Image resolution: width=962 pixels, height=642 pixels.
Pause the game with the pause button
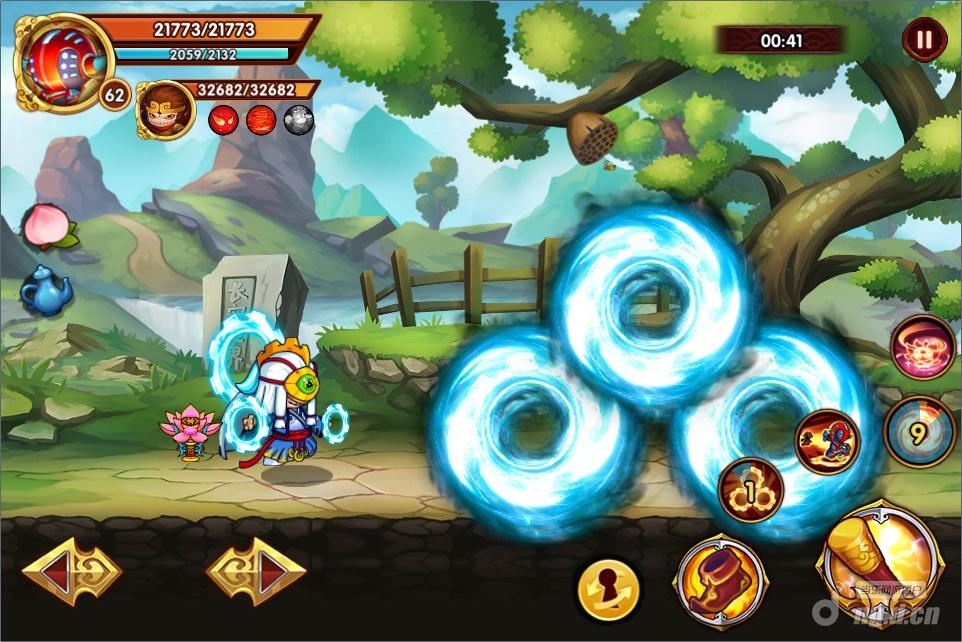point(924,40)
